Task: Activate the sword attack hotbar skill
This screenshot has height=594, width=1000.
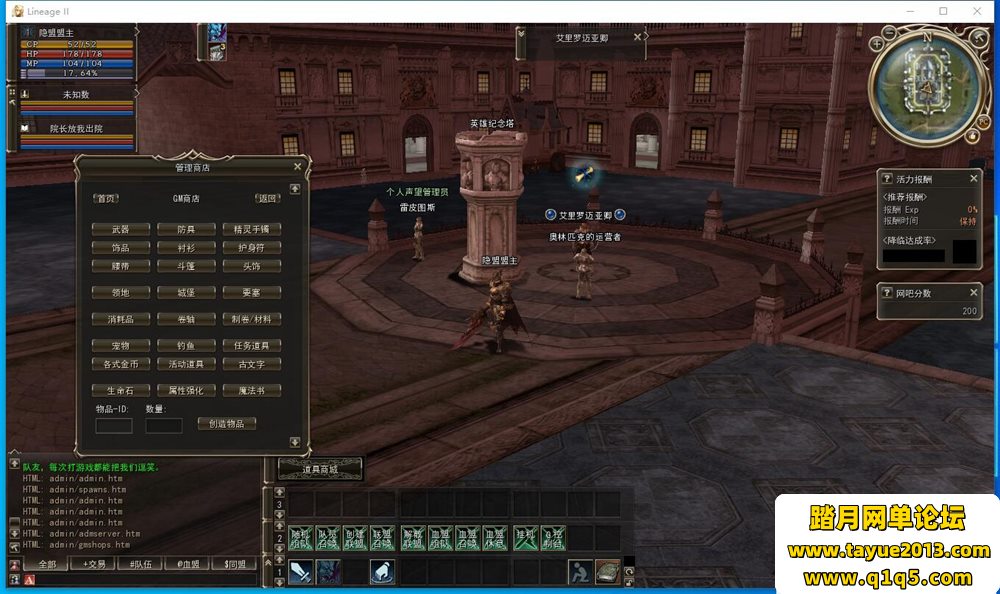Action: tap(301, 571)
